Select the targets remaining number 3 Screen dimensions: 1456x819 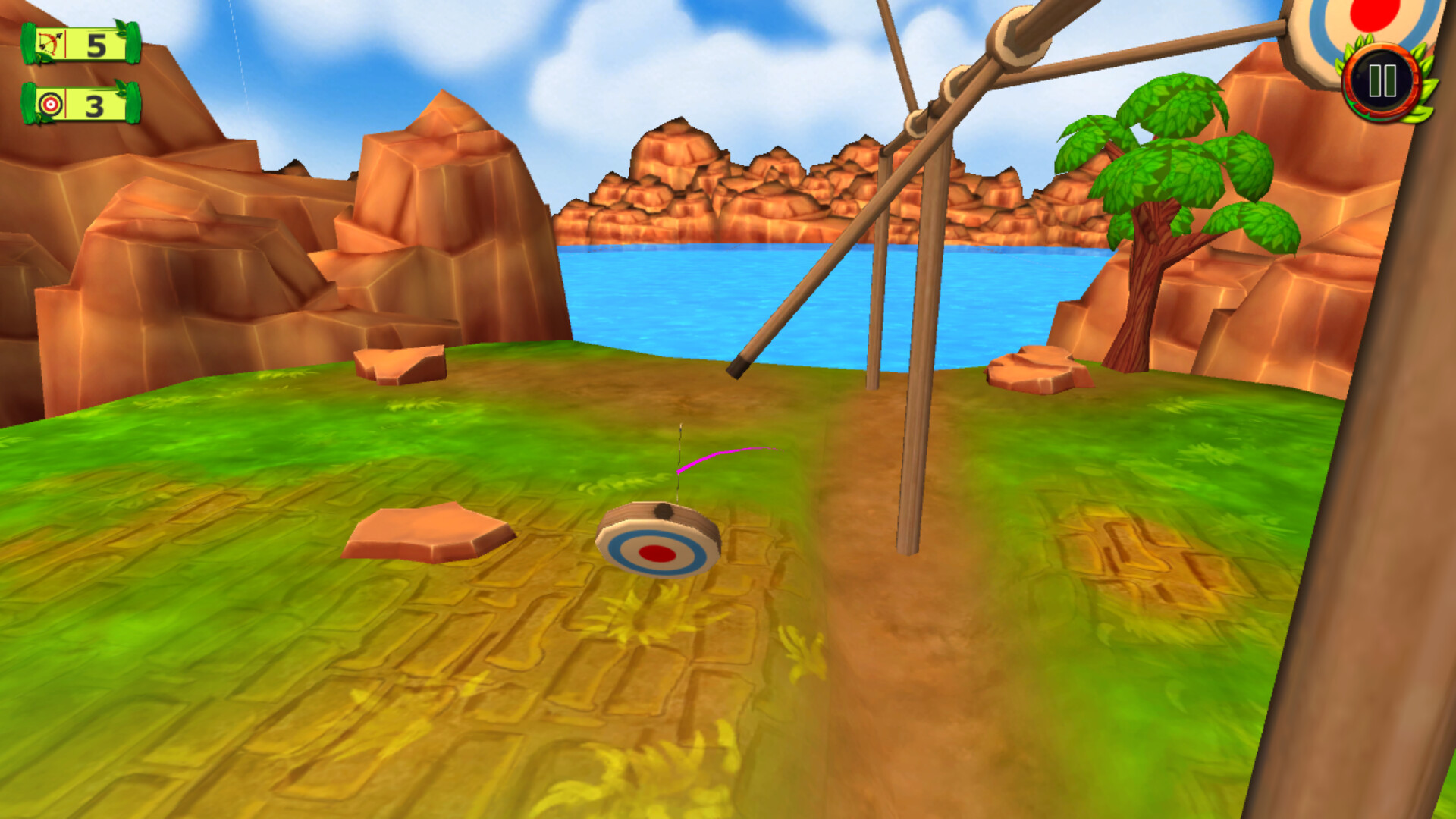coord(95,106)
